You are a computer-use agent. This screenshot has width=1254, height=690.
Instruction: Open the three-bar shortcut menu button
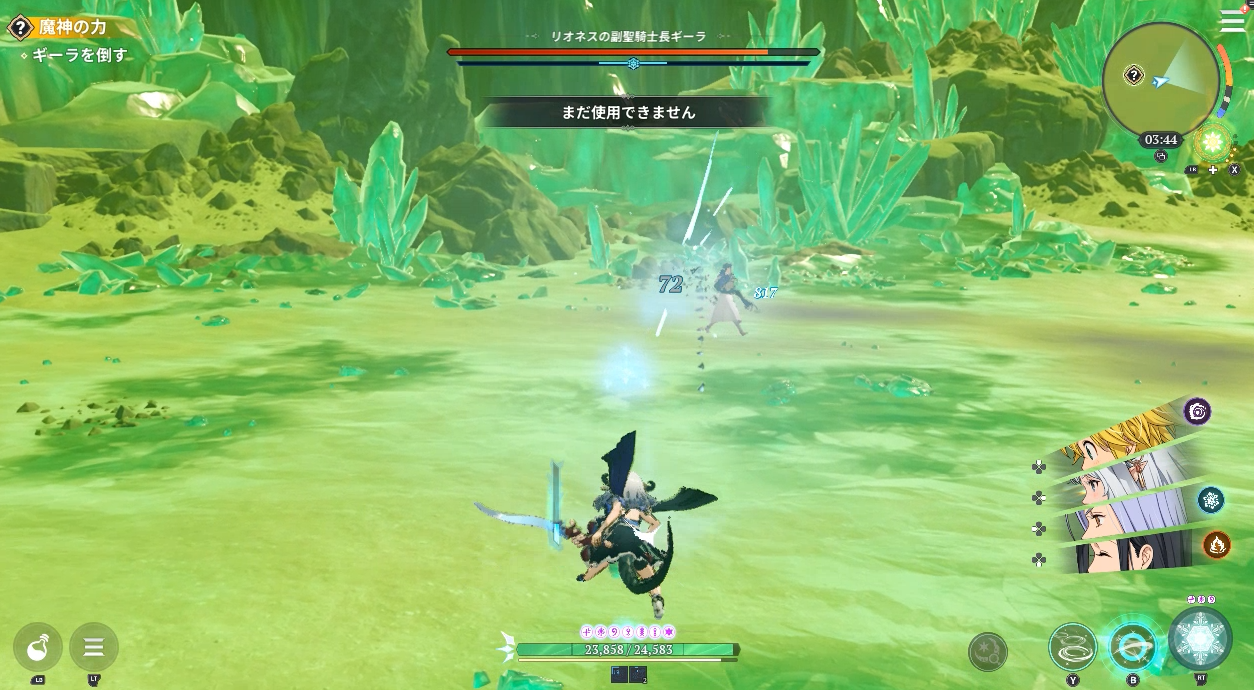click(x=94, y=647)
